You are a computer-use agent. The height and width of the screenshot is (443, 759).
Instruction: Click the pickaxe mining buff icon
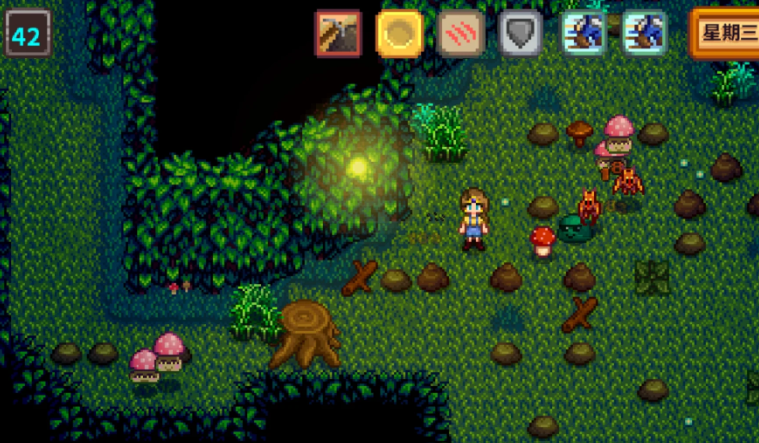point(338,33)
